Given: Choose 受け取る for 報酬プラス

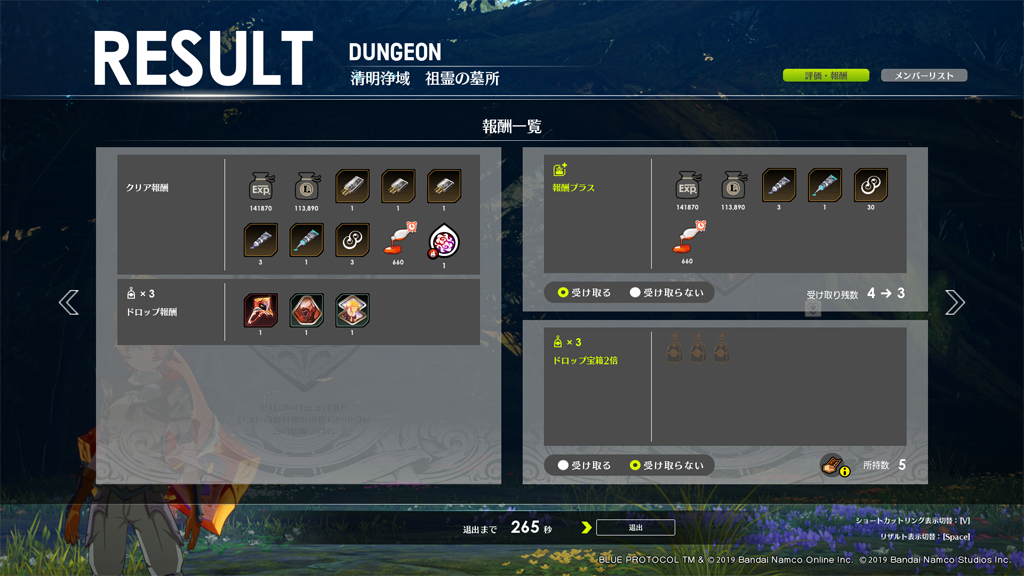Looking at the screenshot, I should 585,293.
